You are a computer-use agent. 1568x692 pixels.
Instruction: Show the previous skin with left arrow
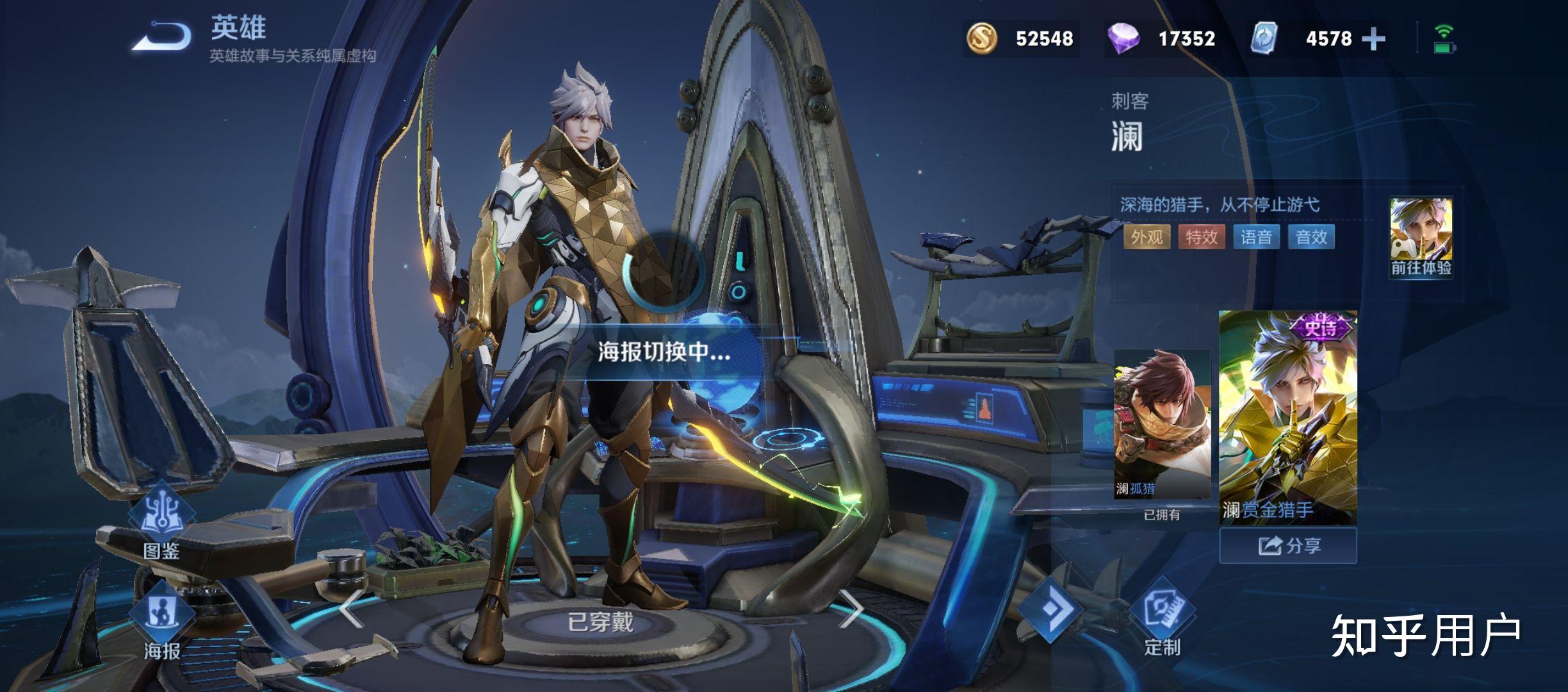351,609
